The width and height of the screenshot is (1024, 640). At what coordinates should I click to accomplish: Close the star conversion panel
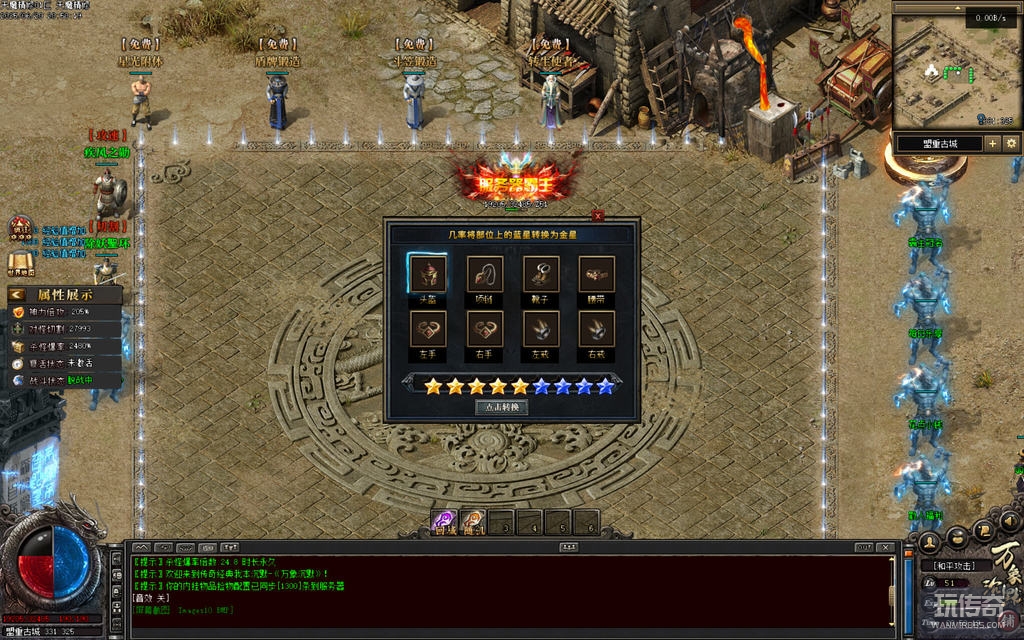[x=598, y=215]
